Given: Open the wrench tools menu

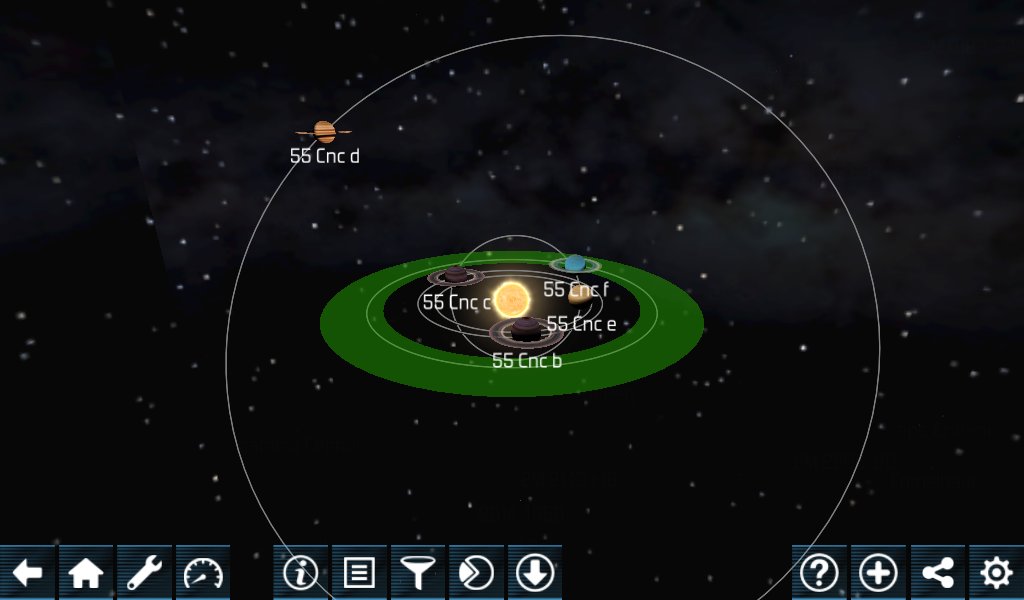Looking at the screenshot, I should click(145, 573).
